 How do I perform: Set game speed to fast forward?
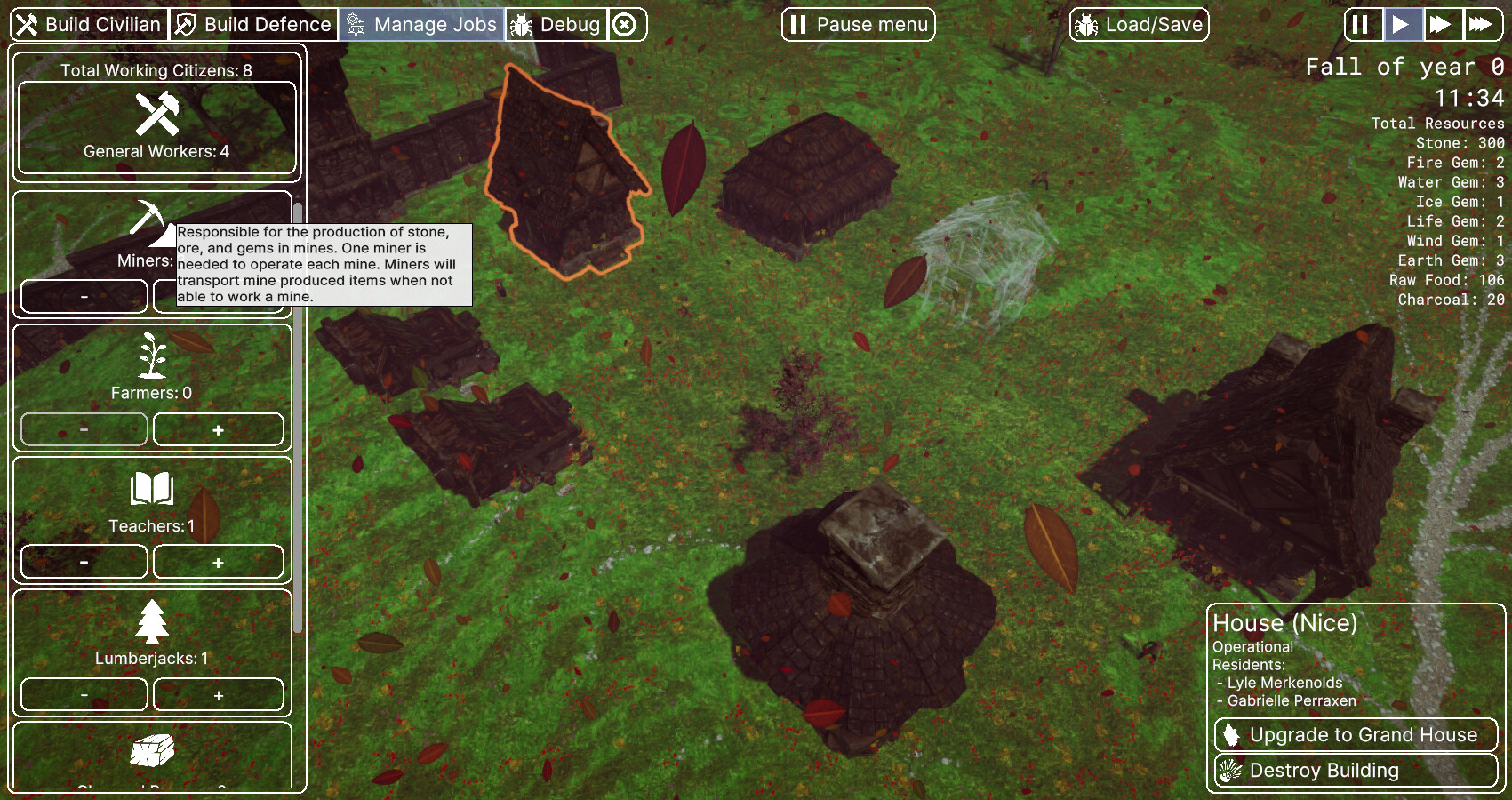1441,25
